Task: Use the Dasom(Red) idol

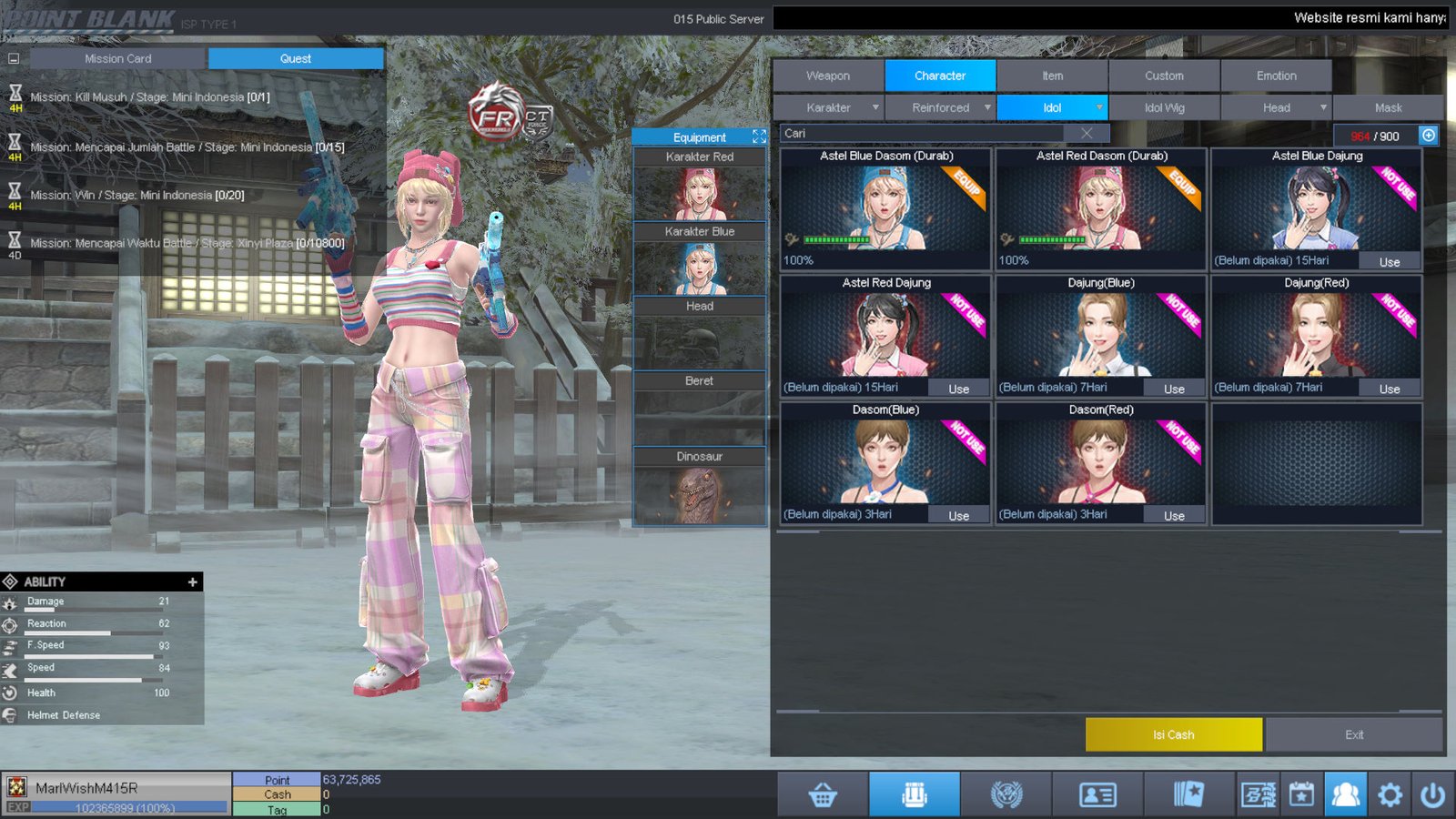Action: 1174,516
